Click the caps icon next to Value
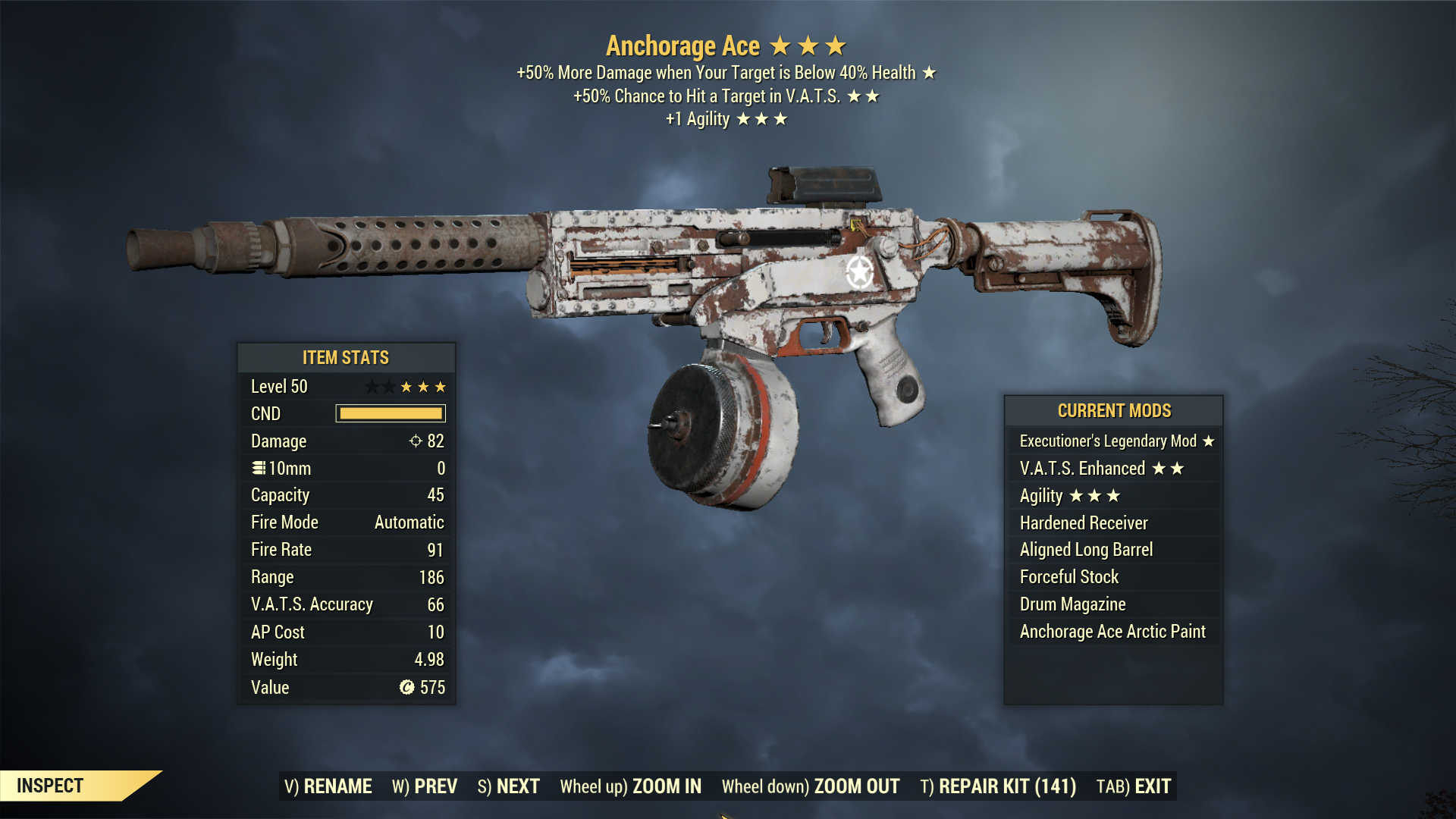This screenshot has width=1456, height=819. [408, 687]
